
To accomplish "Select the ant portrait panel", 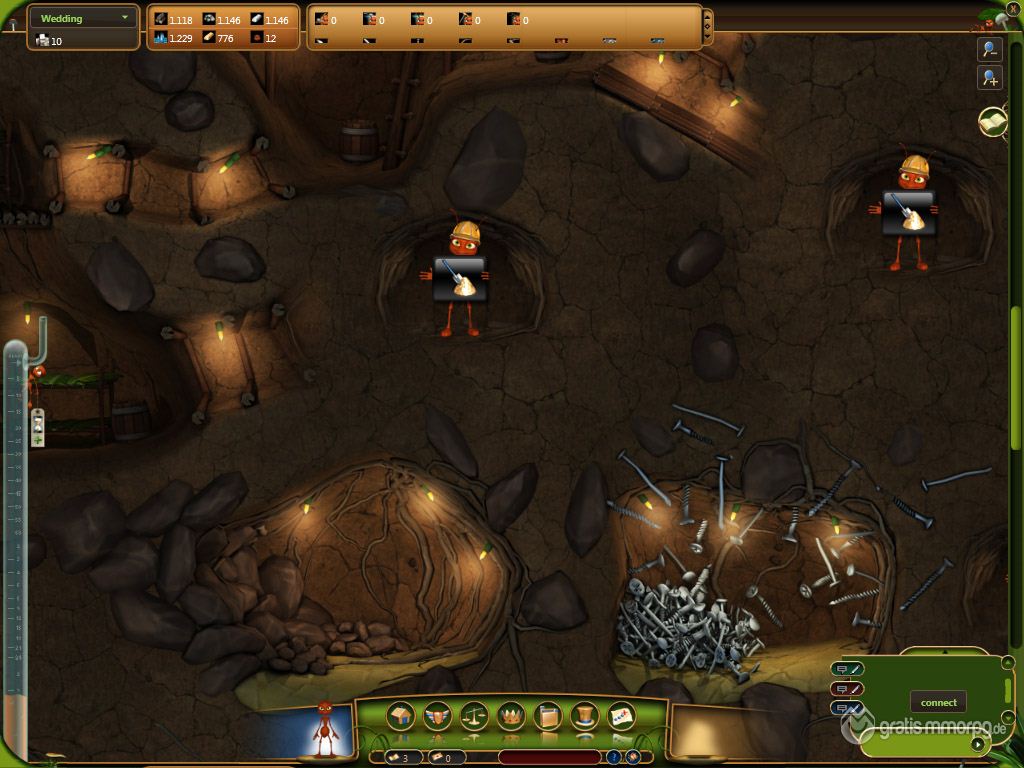I will coord(321,730).
